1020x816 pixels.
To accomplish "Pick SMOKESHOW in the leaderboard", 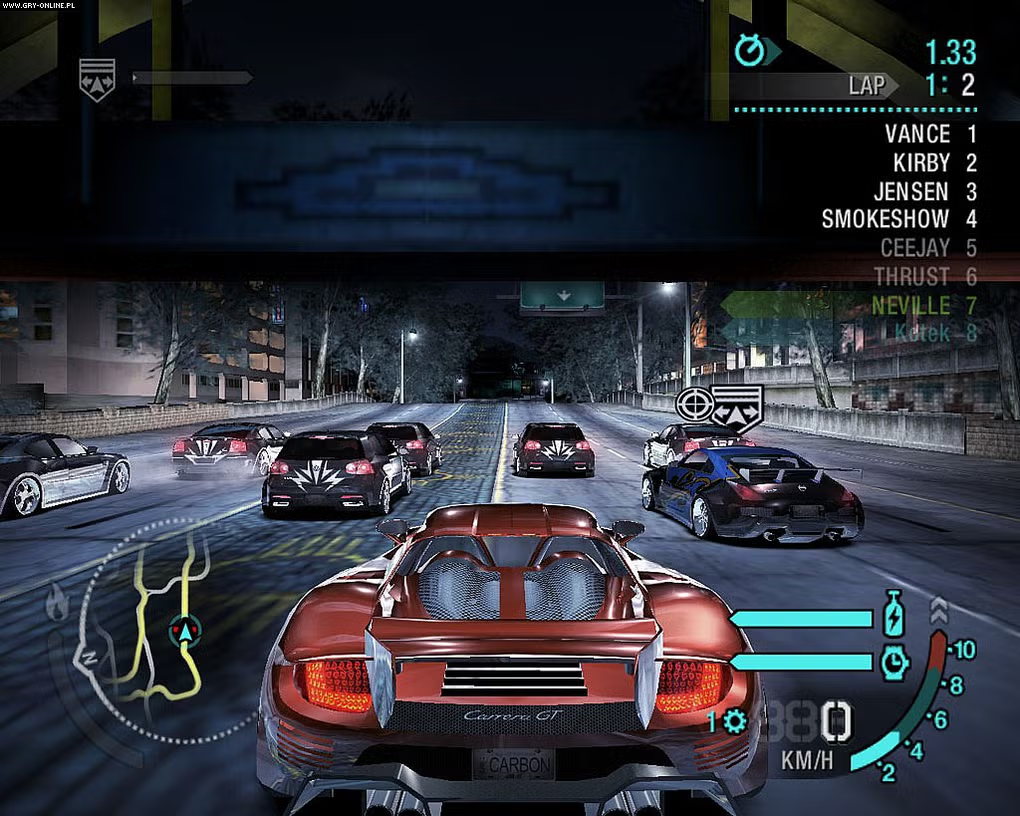I will 885,218.
